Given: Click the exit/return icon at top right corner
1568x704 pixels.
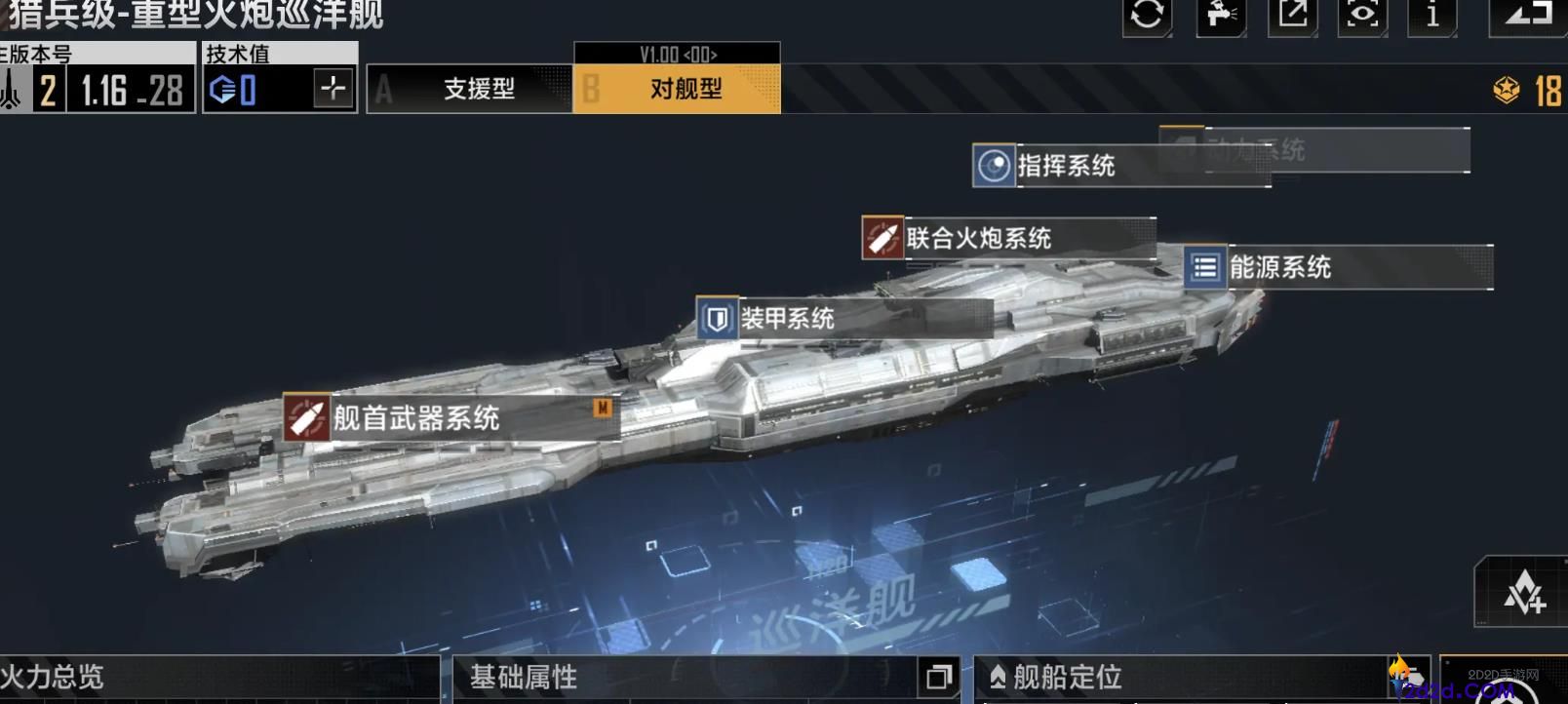Looking at the screenshot, I should pyautogui.click(x=1528, y=16).
